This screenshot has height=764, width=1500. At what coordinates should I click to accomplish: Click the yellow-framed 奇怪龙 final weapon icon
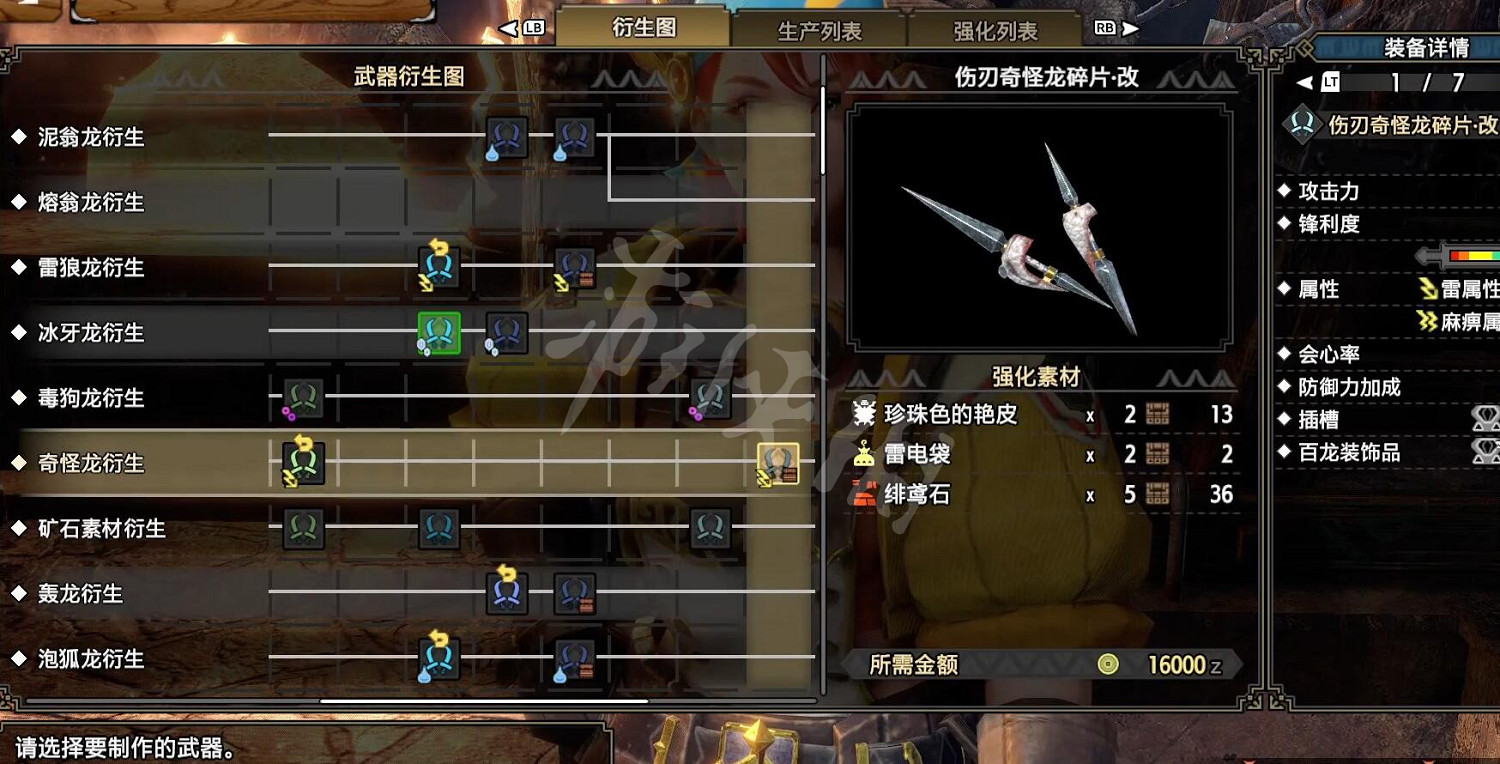click(x=778, y=463)
